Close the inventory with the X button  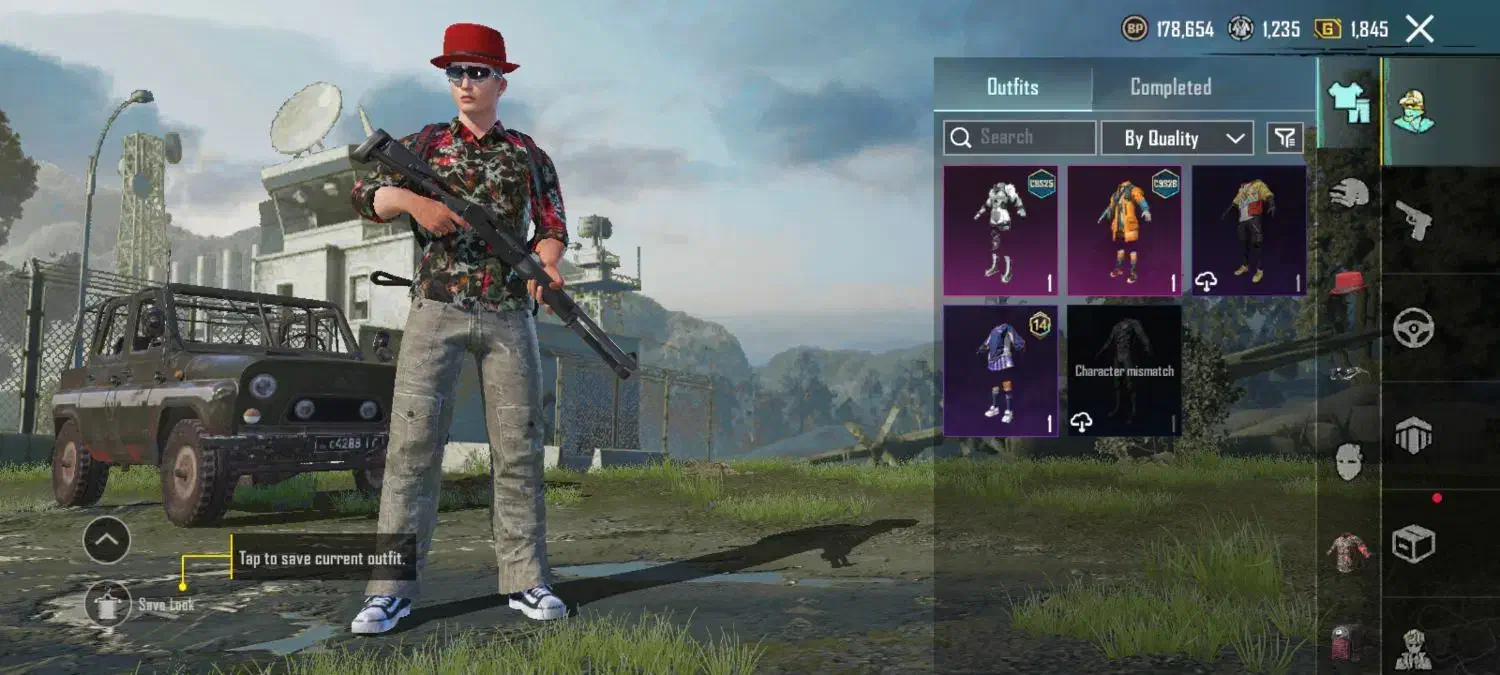point(1420,29)
